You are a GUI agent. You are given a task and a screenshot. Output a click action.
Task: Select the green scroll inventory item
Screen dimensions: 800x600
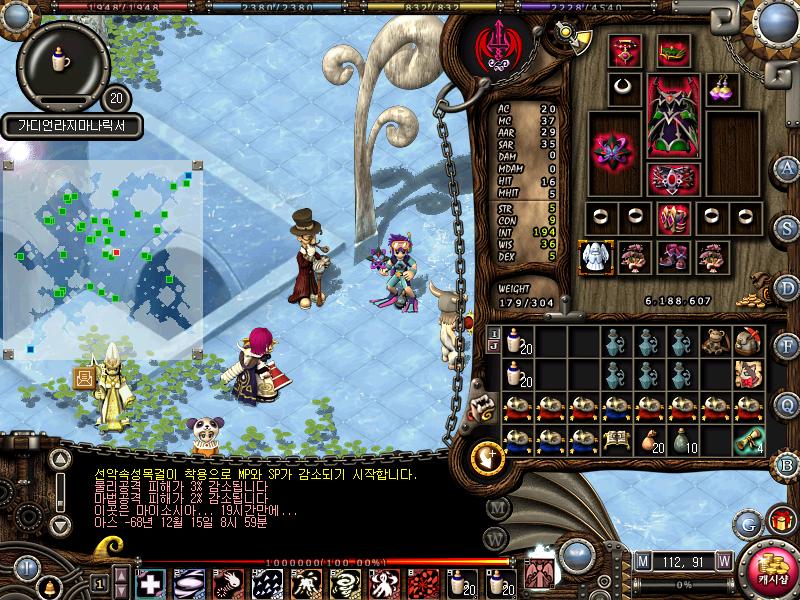pos(748,440)
